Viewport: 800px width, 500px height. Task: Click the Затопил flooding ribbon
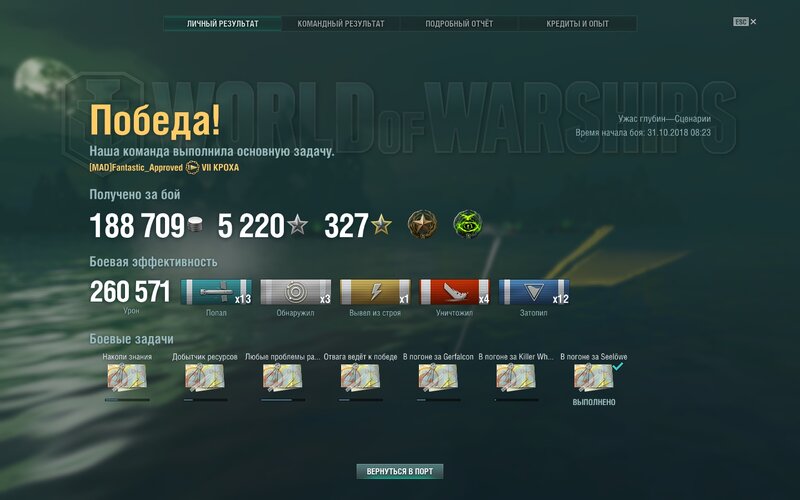[533, 292]
